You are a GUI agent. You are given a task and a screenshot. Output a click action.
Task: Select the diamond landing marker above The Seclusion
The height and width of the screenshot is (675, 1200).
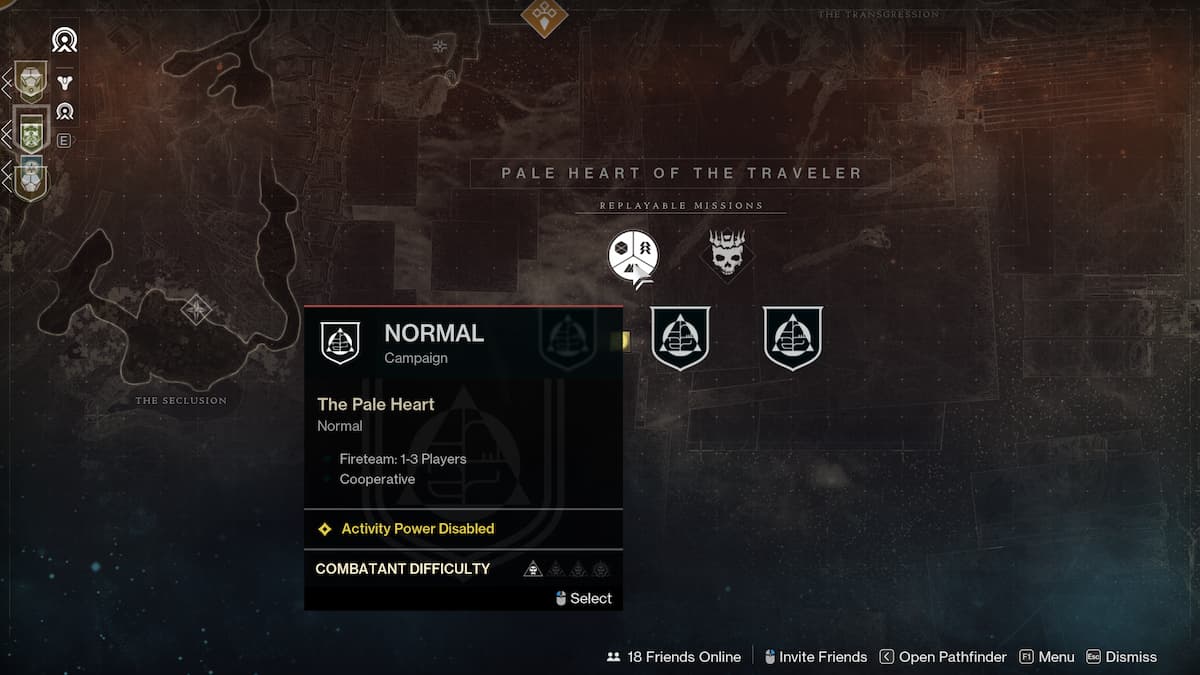(196, 309)
